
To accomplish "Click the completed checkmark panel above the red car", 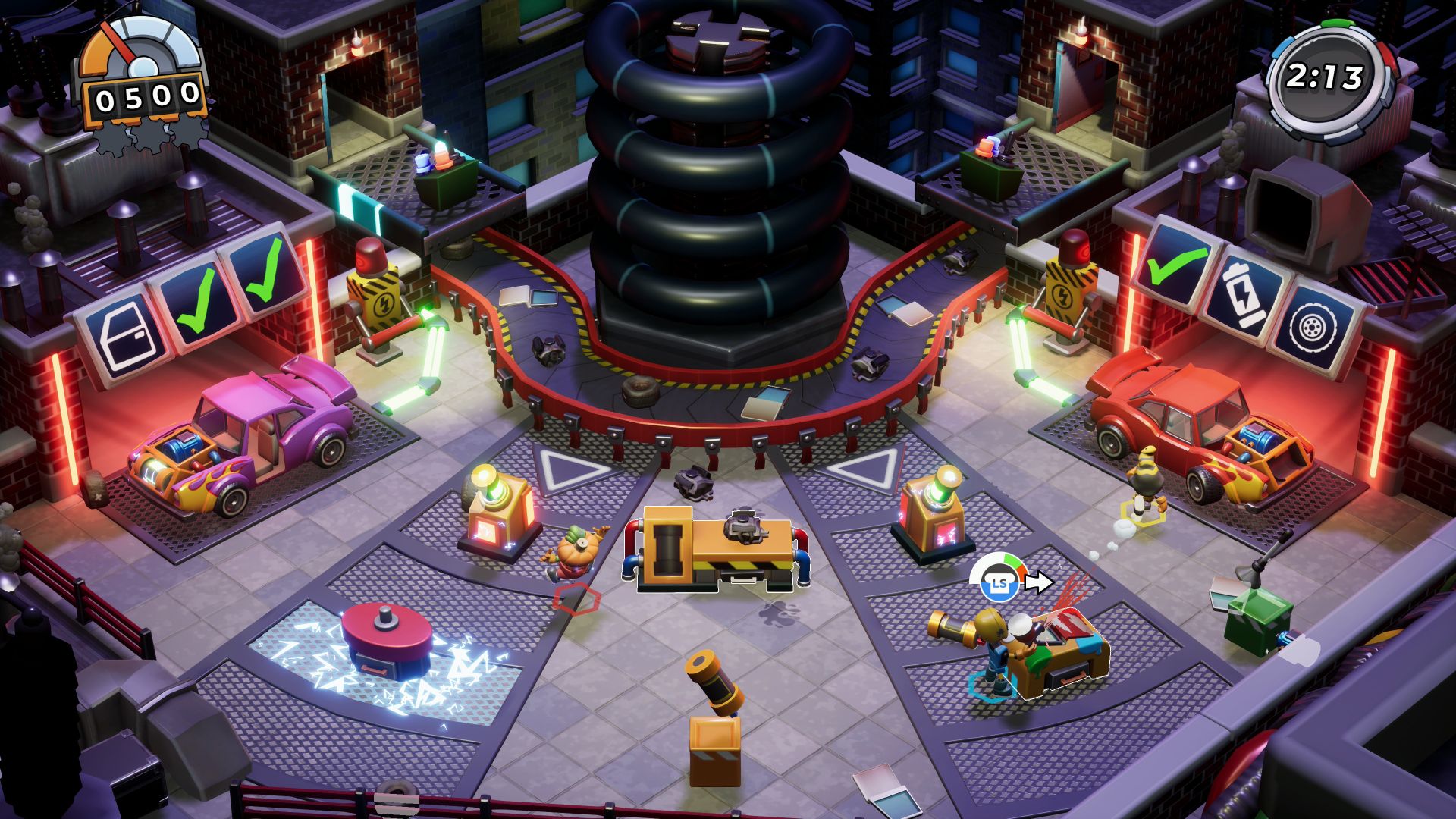I will pos(1178,262).
